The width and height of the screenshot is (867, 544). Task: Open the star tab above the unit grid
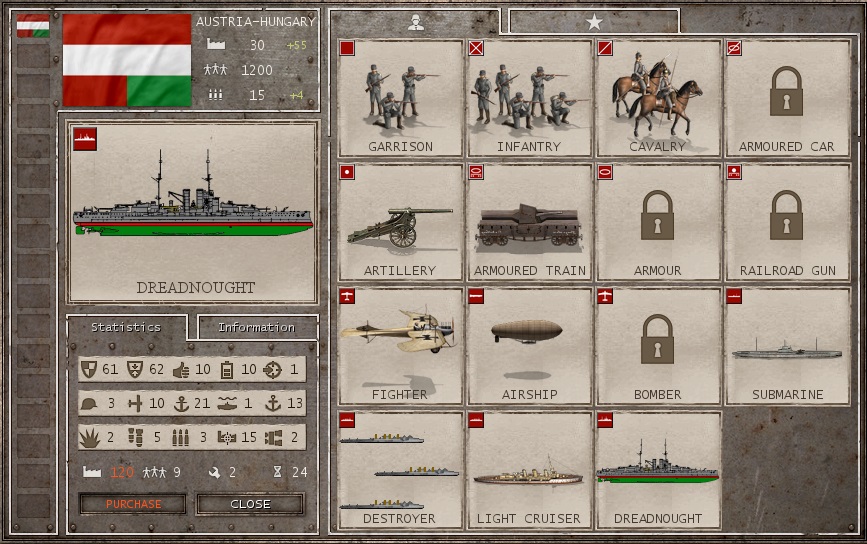[x=594, y=22]
